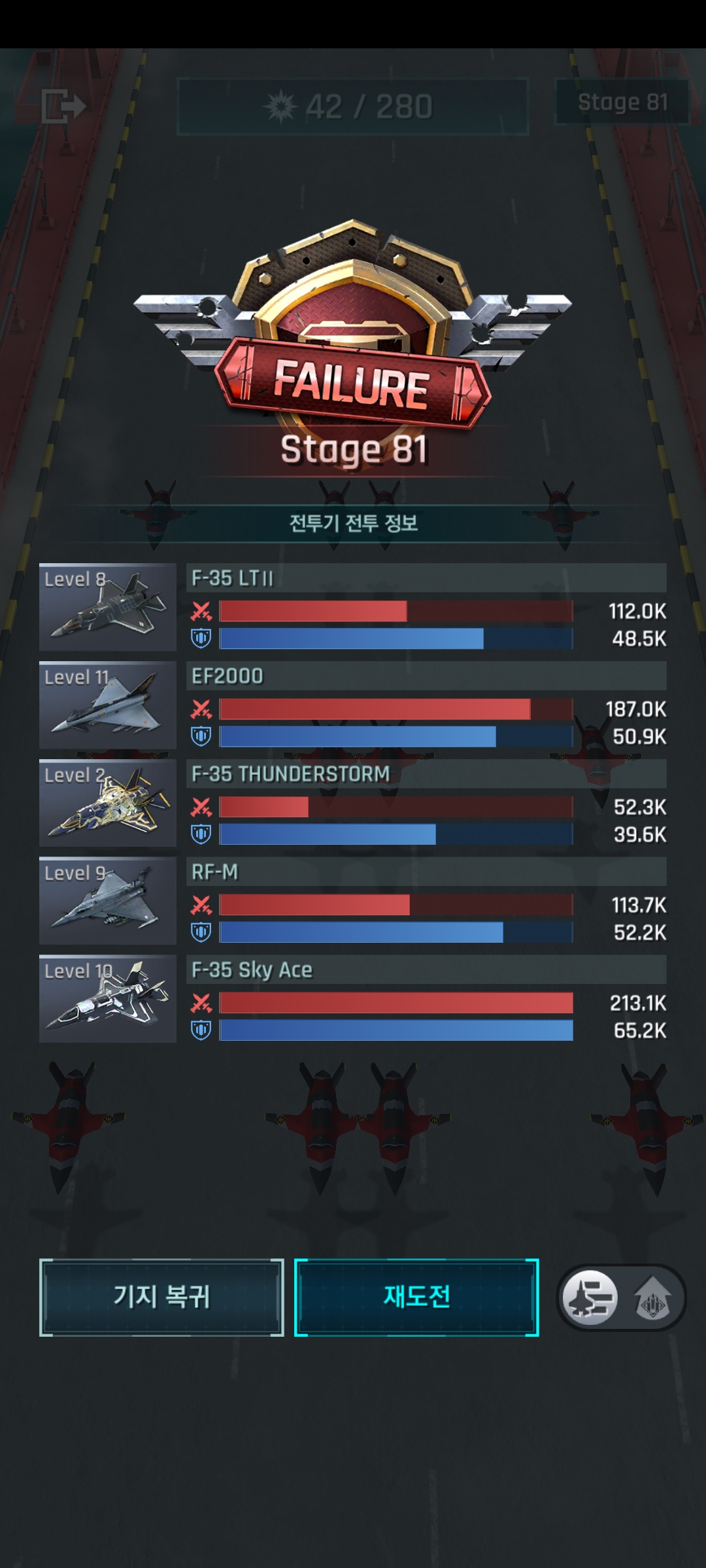
Task: Choose the EF2000 Level 11 fighter thumbnail
Action: (x=108, y=705)
